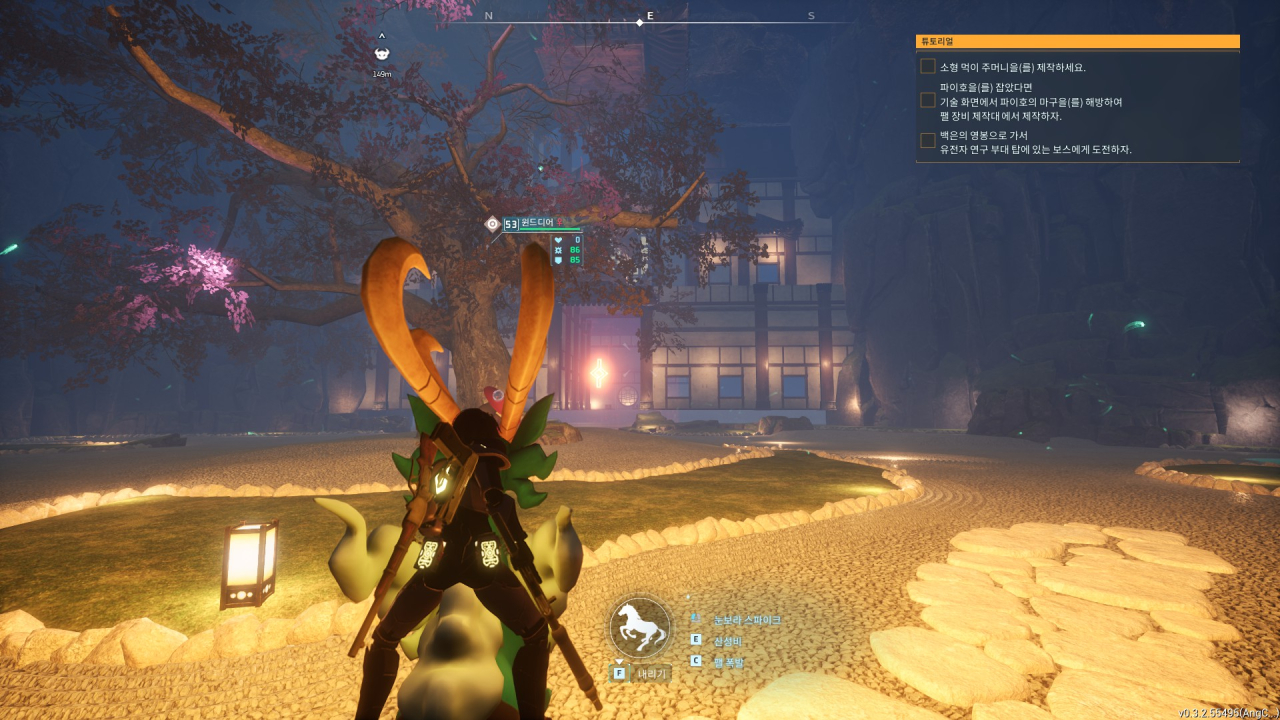The width and height of the screenshot is (1280, 720).
Task: Click the 내리기 dismount label
Action: click(x=652, y=674)
